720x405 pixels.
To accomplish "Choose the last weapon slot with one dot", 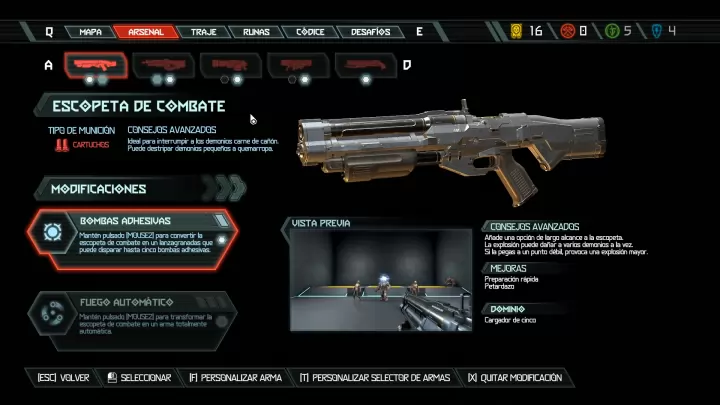I will pyautogui.click(x=367, y=66).
